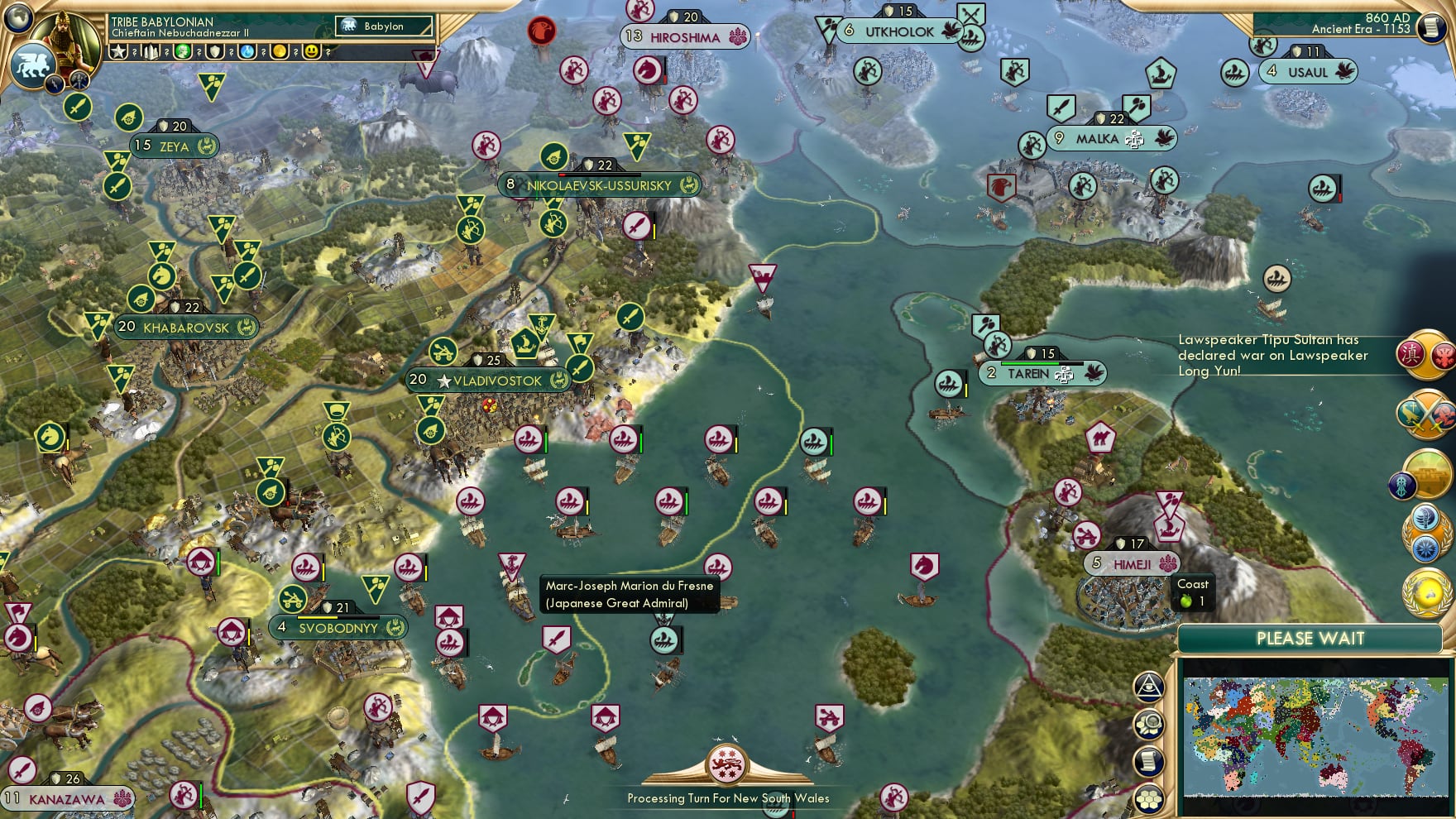Toggle the resource icons display button
1456x819 pixels.
point(1149,724)
